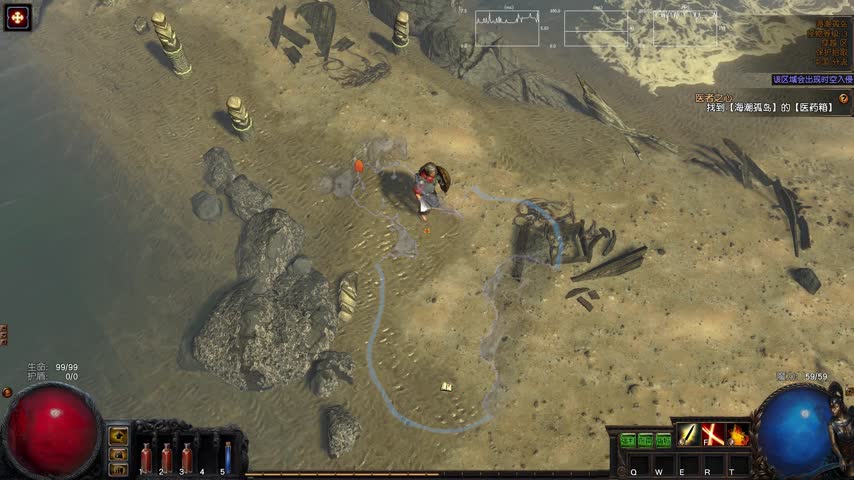Viewport: 854px width, 480px height.
Task: Click the small orange orb above life globe
Action: (x=8, y=393)
